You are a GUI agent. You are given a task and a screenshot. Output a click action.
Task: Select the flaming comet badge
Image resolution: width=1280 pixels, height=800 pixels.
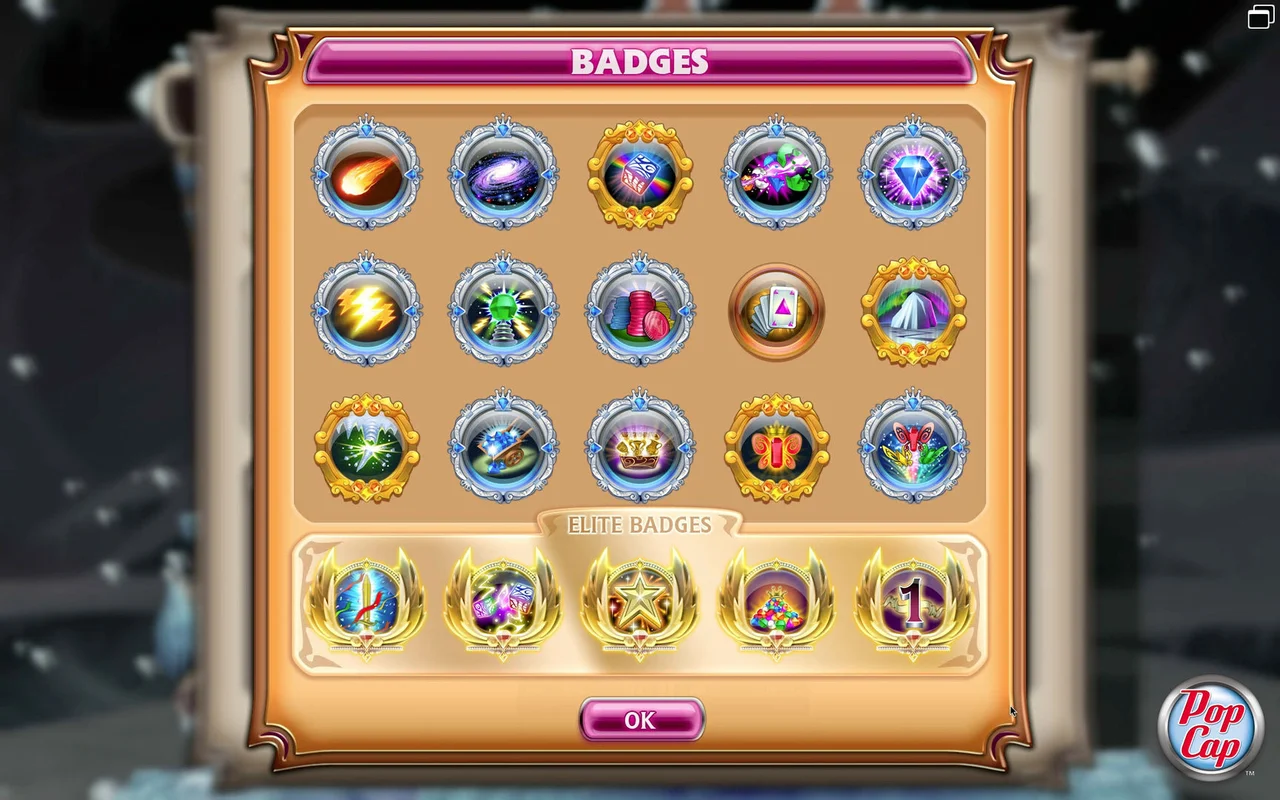[x=368, y=173]
